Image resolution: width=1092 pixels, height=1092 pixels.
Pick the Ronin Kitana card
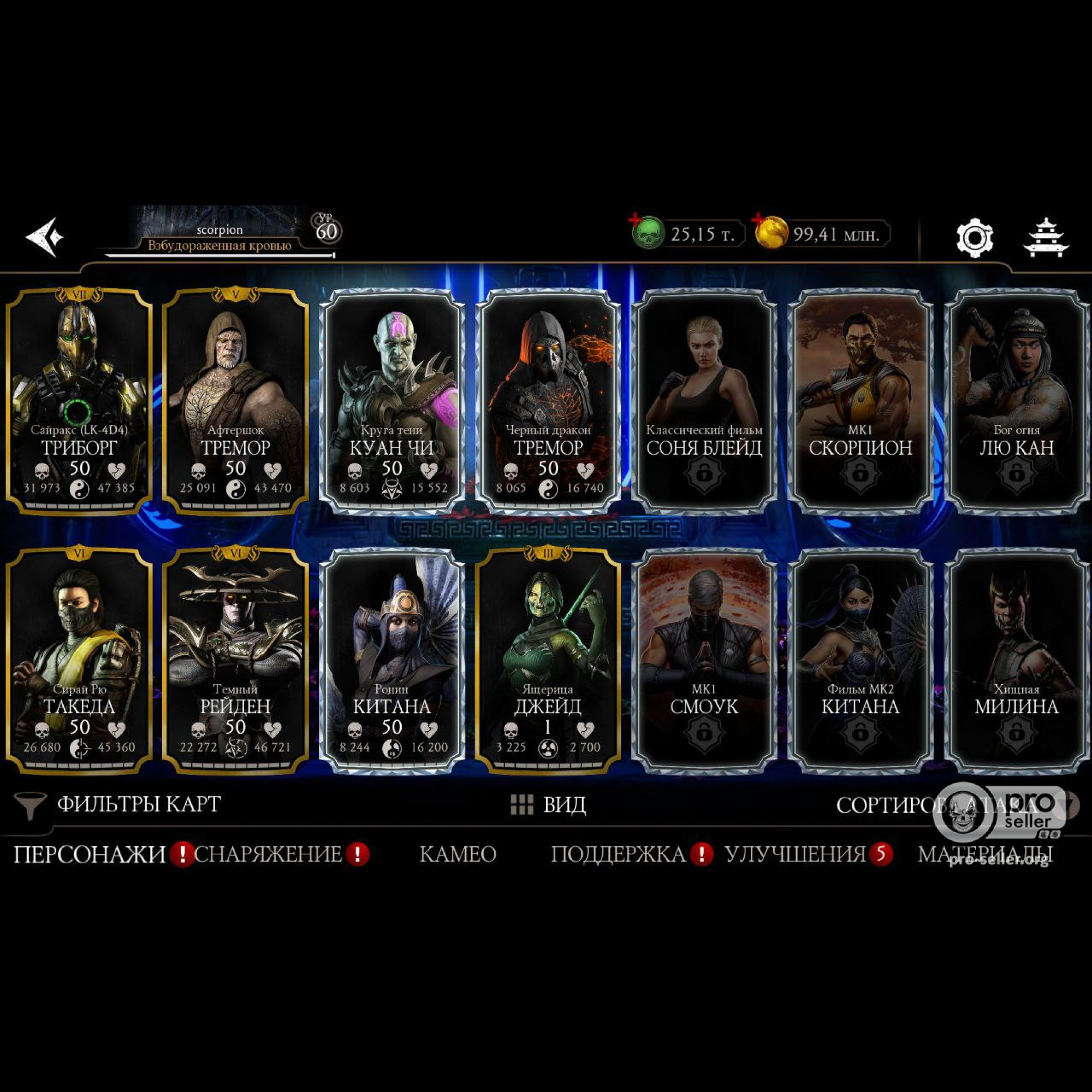391,660
